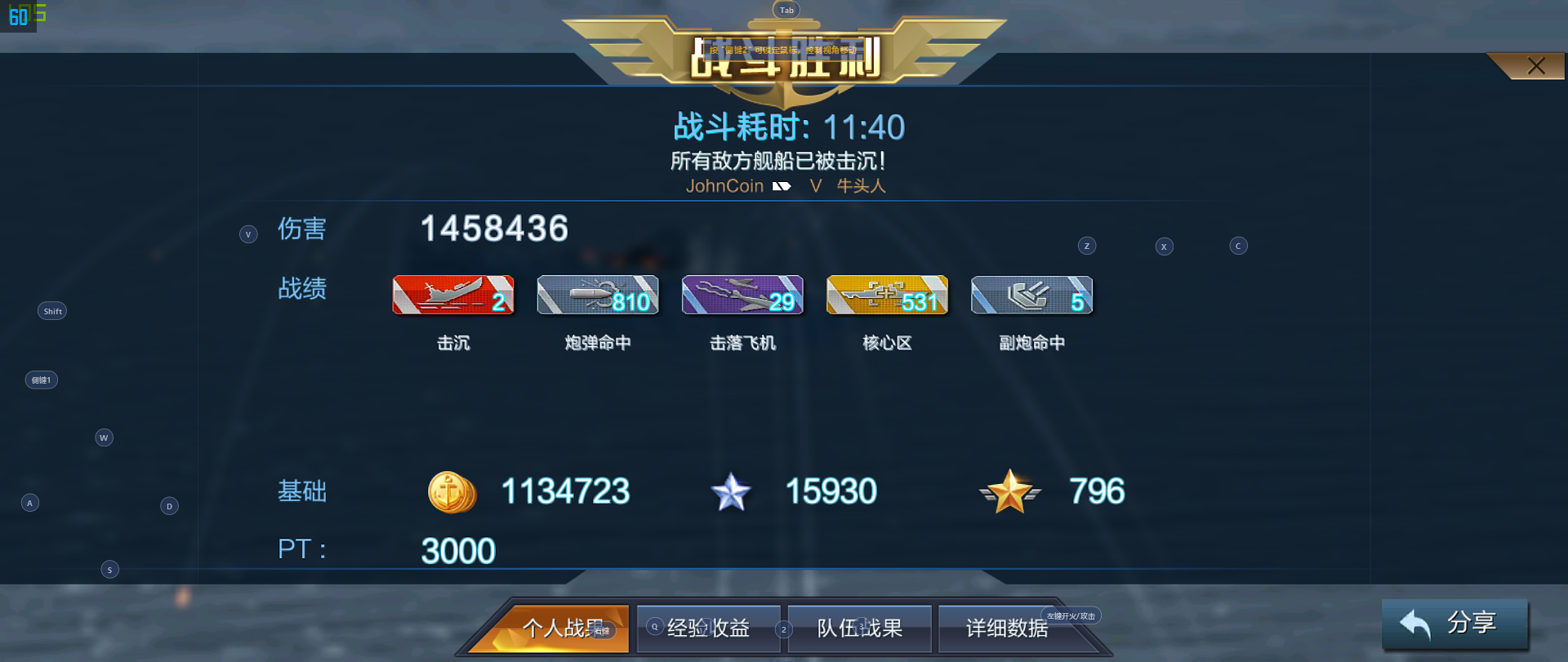This screenshot has height=662, width=1568.
Task: Open the 队伍战果 team results tab
Action: pos(858,629)
